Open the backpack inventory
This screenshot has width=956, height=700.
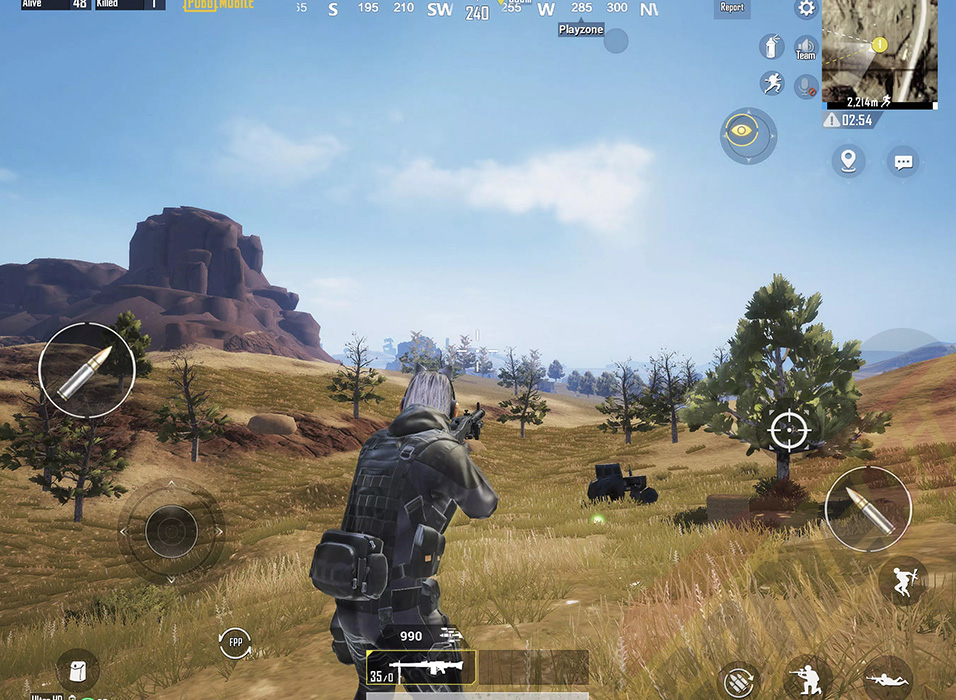77,670
